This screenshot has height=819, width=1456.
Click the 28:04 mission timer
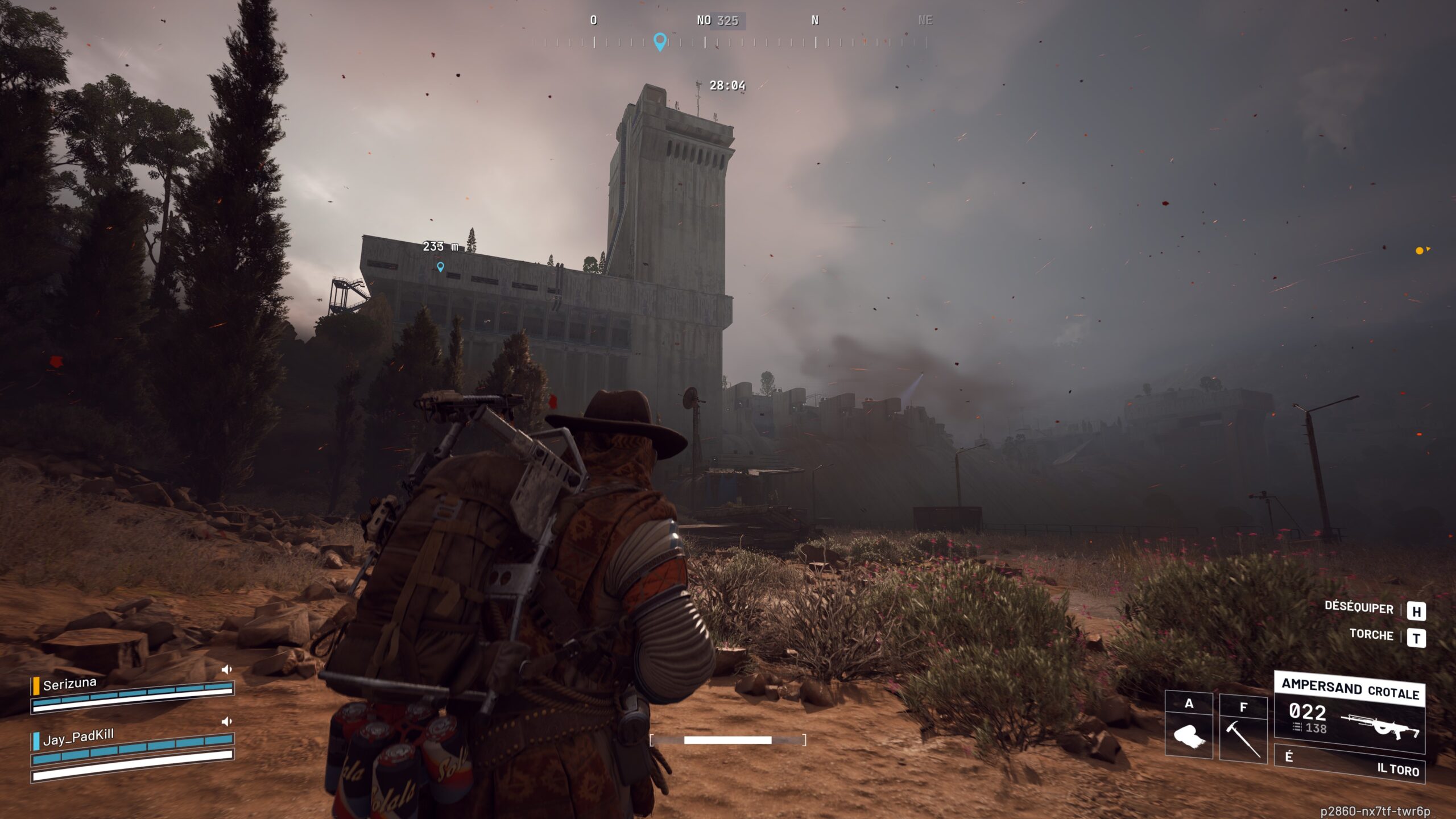[729, 85]
